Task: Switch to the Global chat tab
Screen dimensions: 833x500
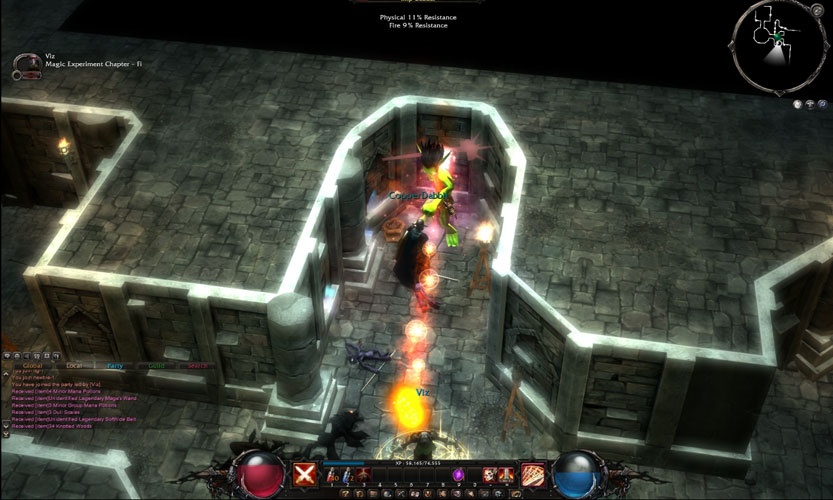Action: [x=32, y=365]
